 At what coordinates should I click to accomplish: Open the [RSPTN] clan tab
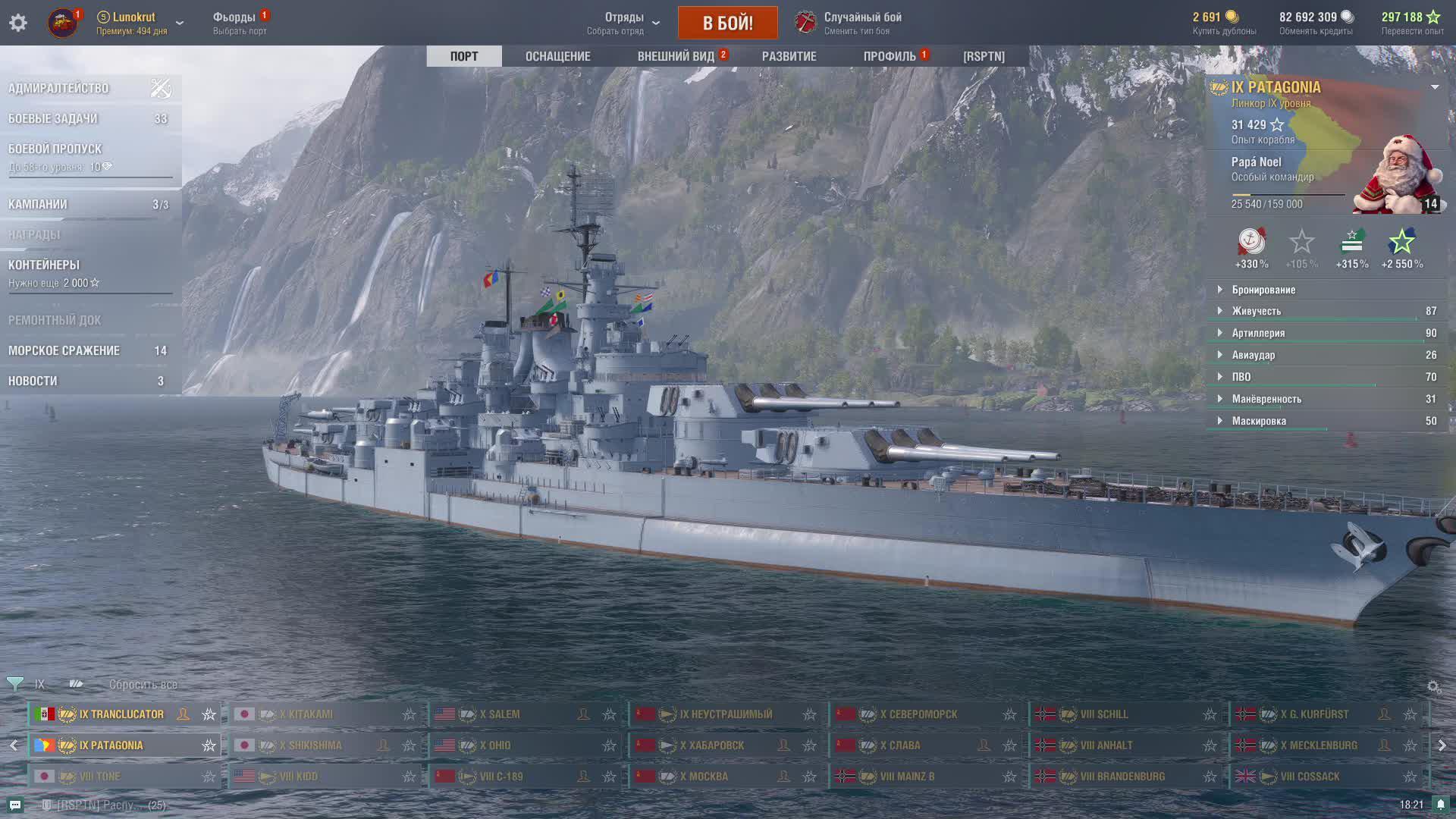coord(984,56)
